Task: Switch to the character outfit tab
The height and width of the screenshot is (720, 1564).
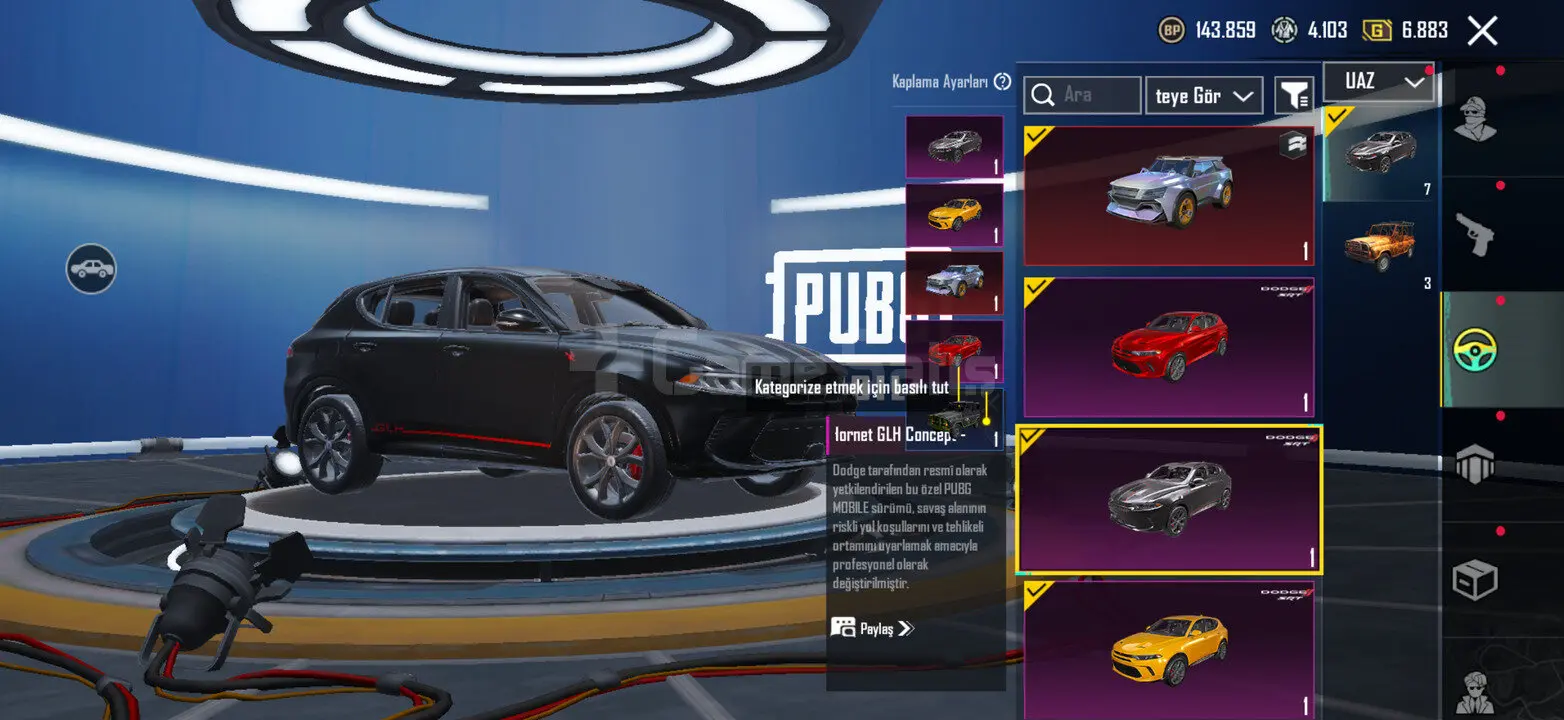Action: click(x=1475, y=121)
